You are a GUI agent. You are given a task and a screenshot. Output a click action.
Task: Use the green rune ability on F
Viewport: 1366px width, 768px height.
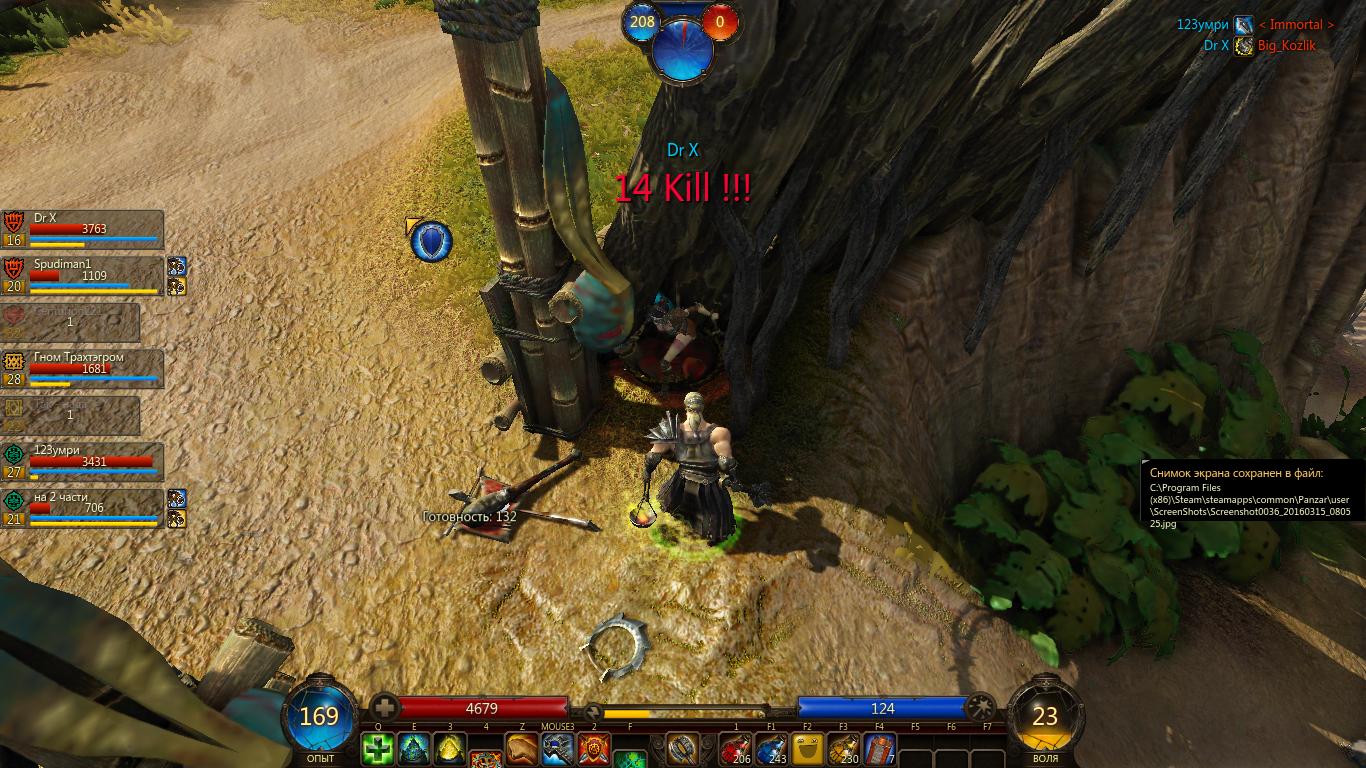(x=630, y=760)
